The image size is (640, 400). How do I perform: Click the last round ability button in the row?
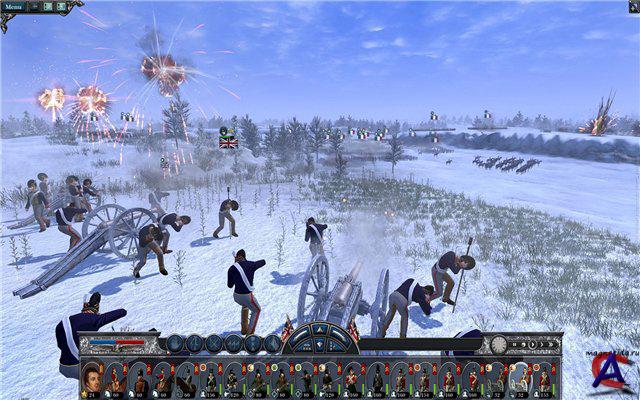tap(272, 343)
